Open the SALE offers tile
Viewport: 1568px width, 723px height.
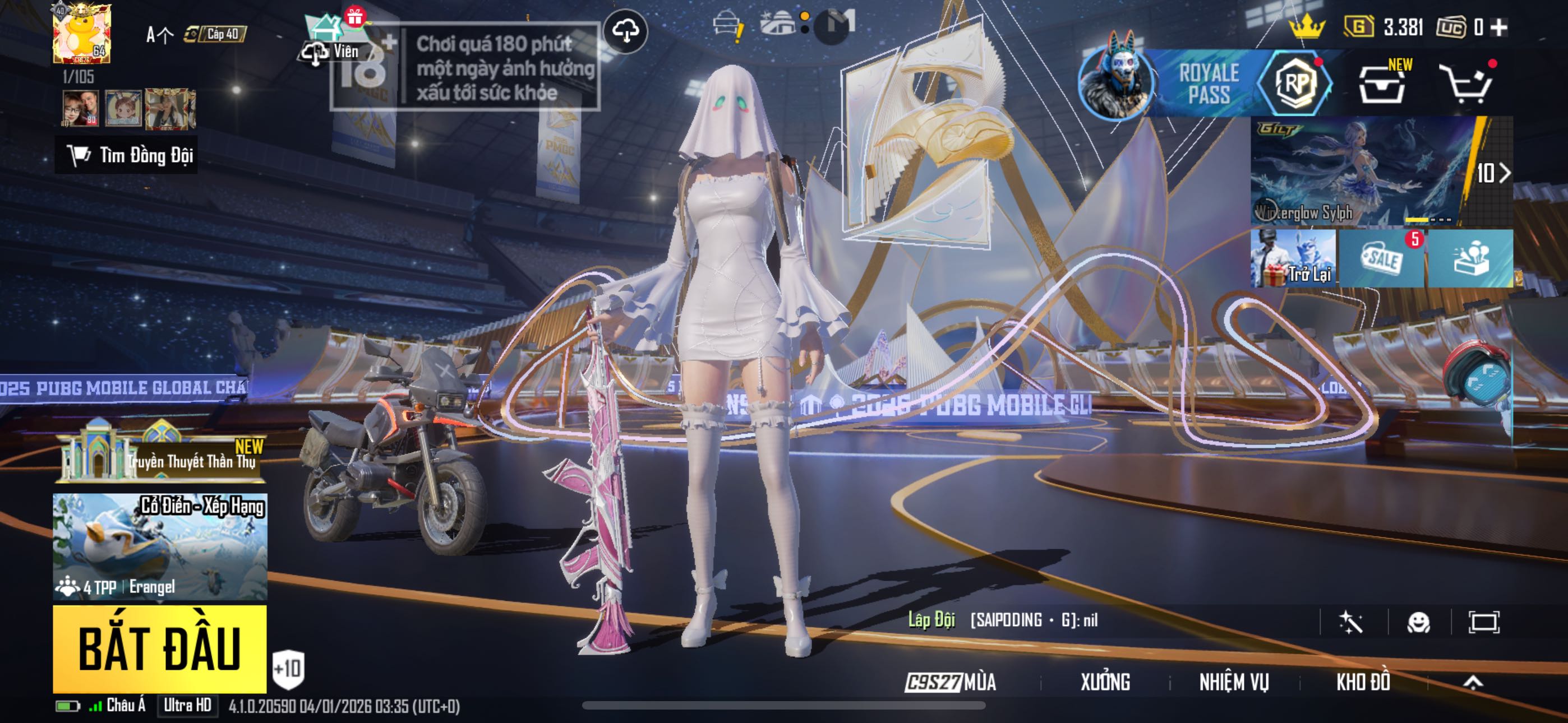[x=1382, y=258]
